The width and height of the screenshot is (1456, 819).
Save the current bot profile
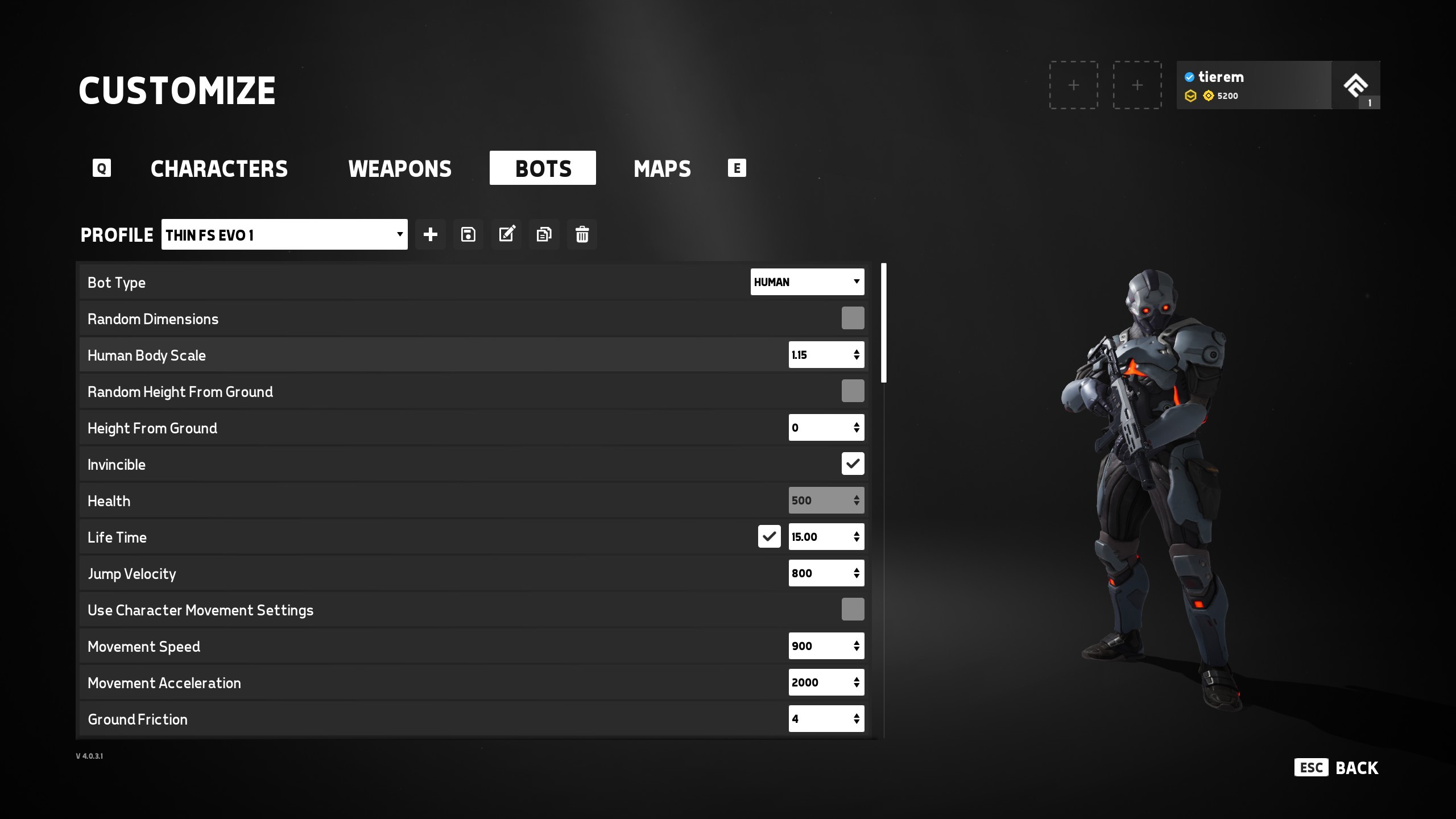[468, 234]
